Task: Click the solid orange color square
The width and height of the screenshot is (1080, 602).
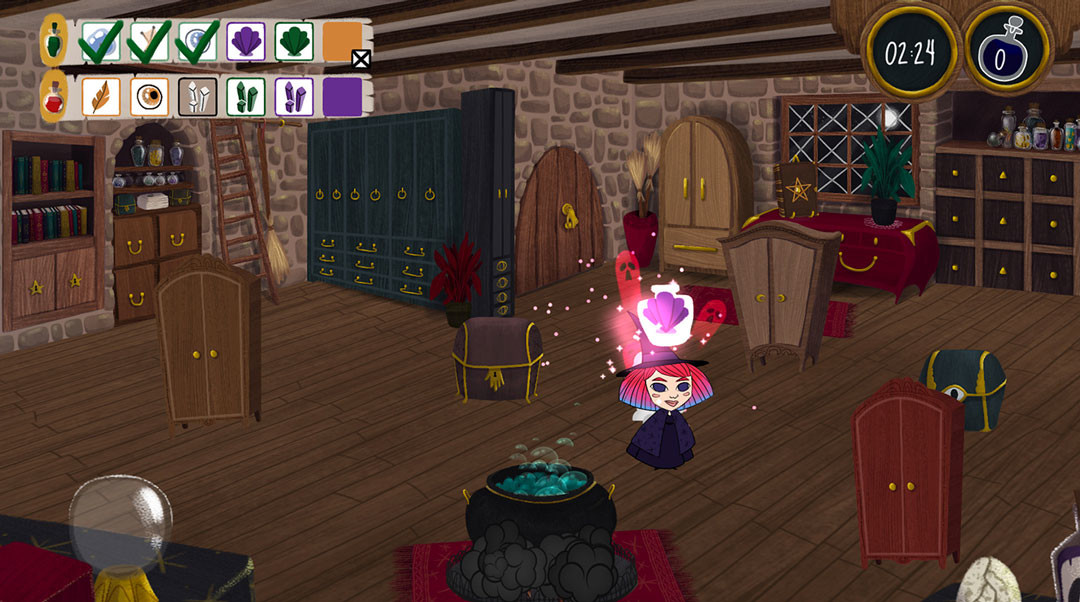Action: click(x=342, y=41)
